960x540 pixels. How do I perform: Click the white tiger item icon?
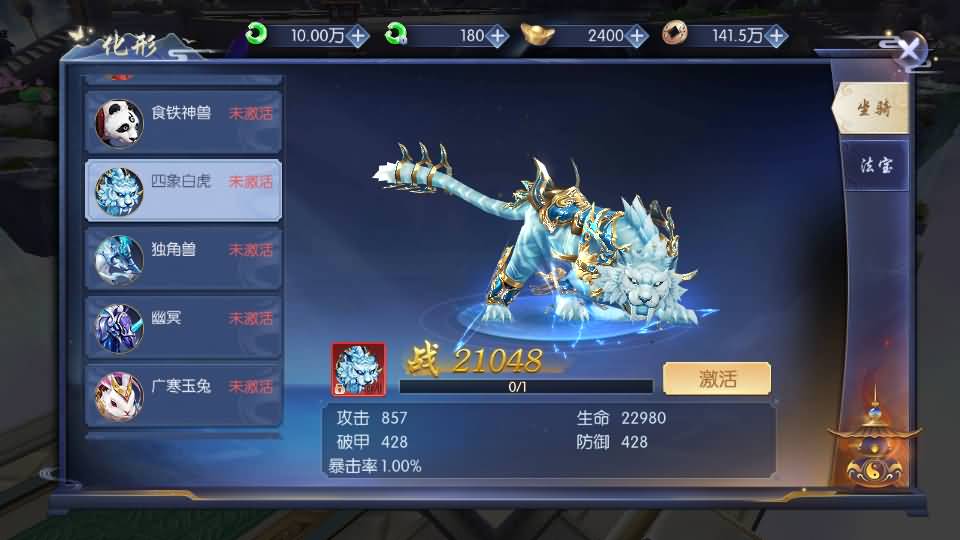point(358,369)
